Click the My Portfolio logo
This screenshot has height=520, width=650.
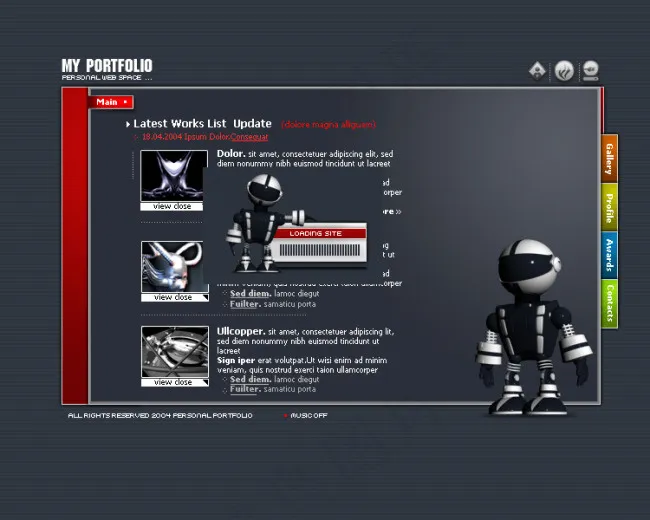click(107, 68)
